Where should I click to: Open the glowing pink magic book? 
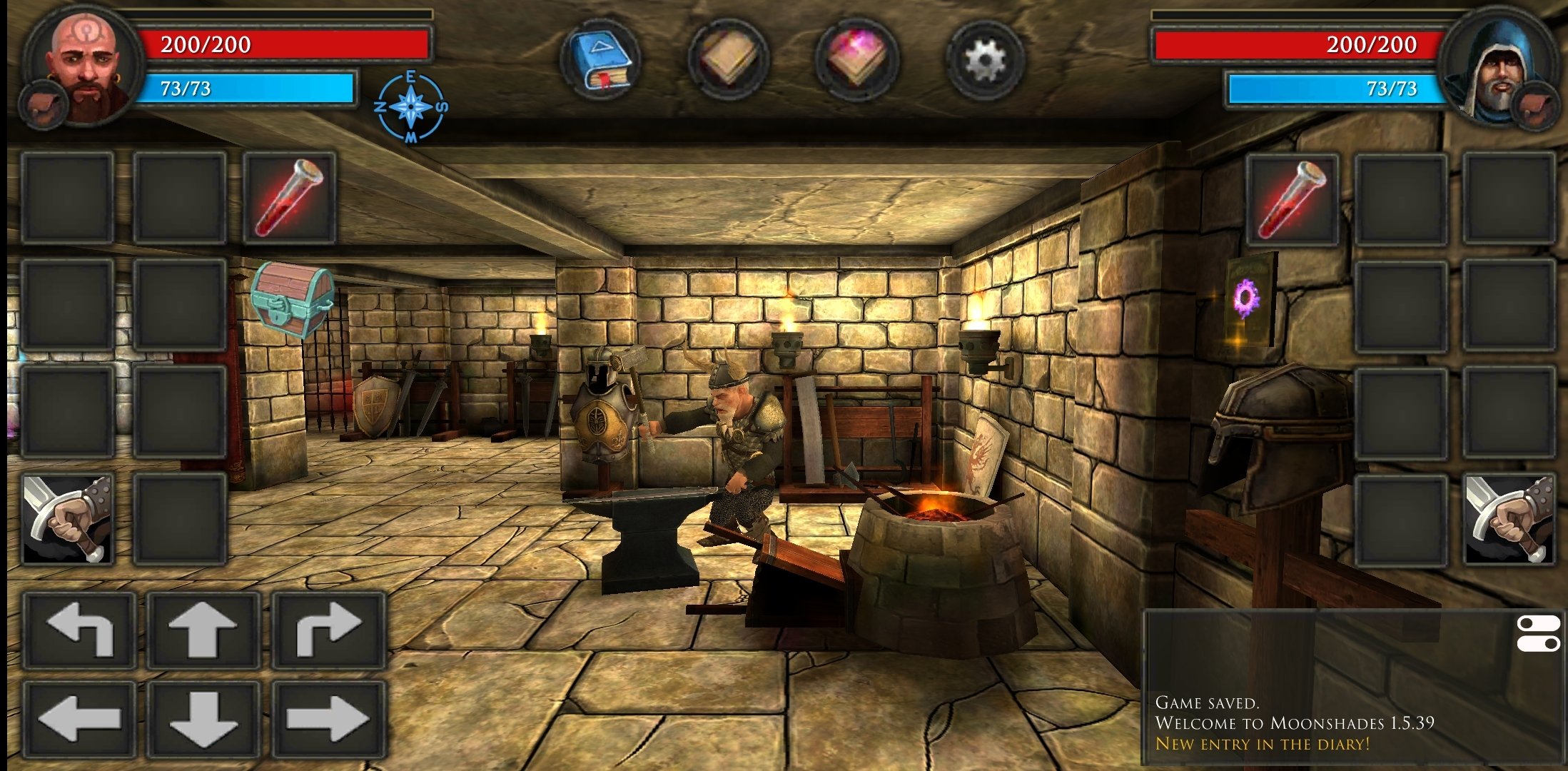pos(856,60)
